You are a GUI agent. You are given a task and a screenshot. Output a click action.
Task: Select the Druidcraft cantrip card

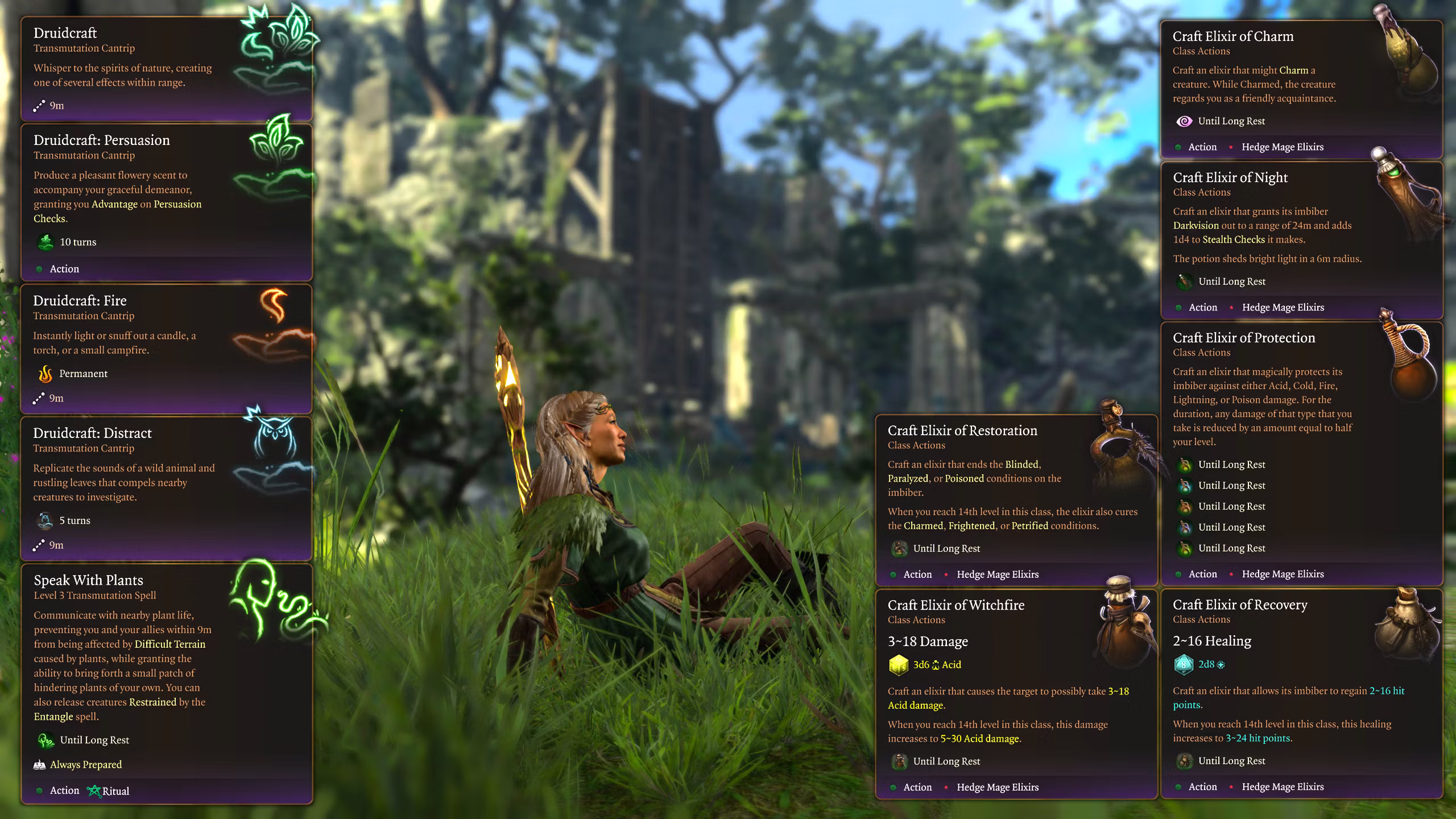coord(166,68)
